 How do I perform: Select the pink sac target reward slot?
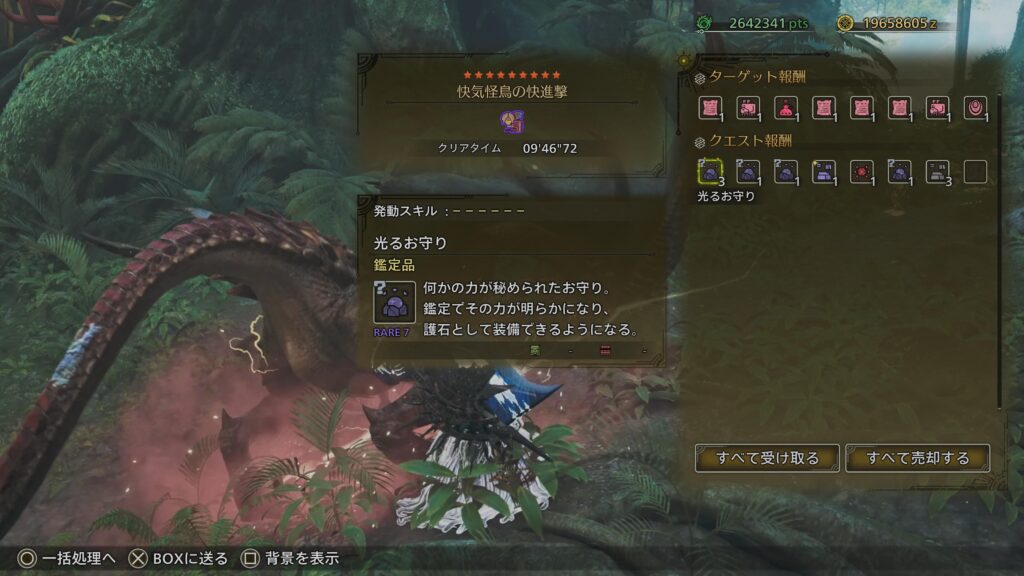[786, 108]
